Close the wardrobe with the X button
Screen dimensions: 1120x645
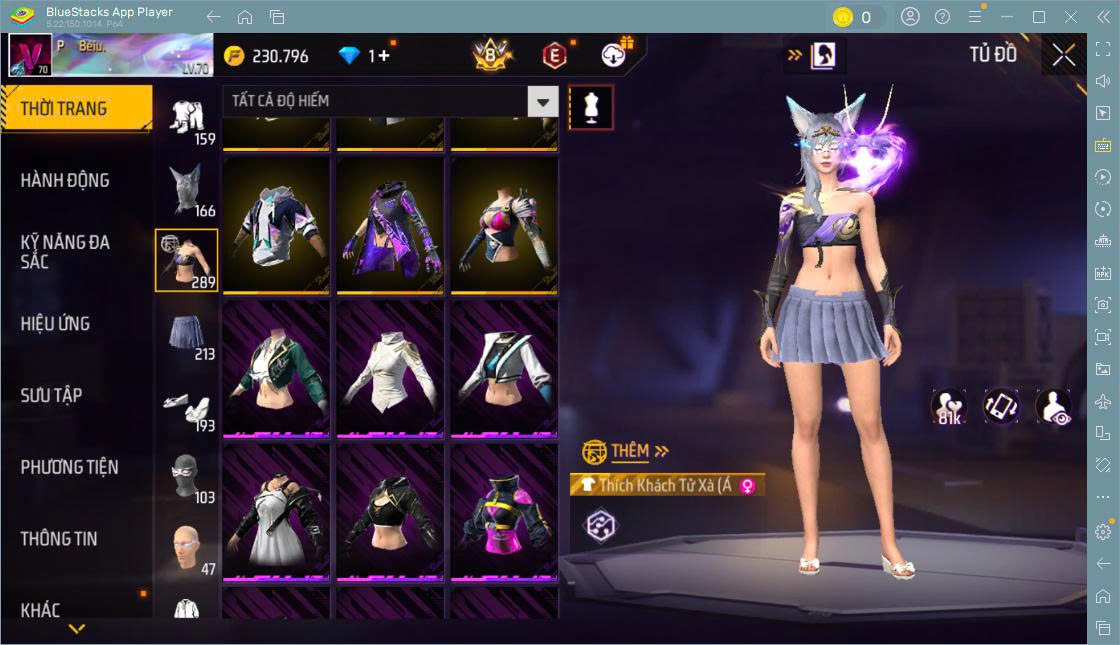click(x=1064, y=56)
